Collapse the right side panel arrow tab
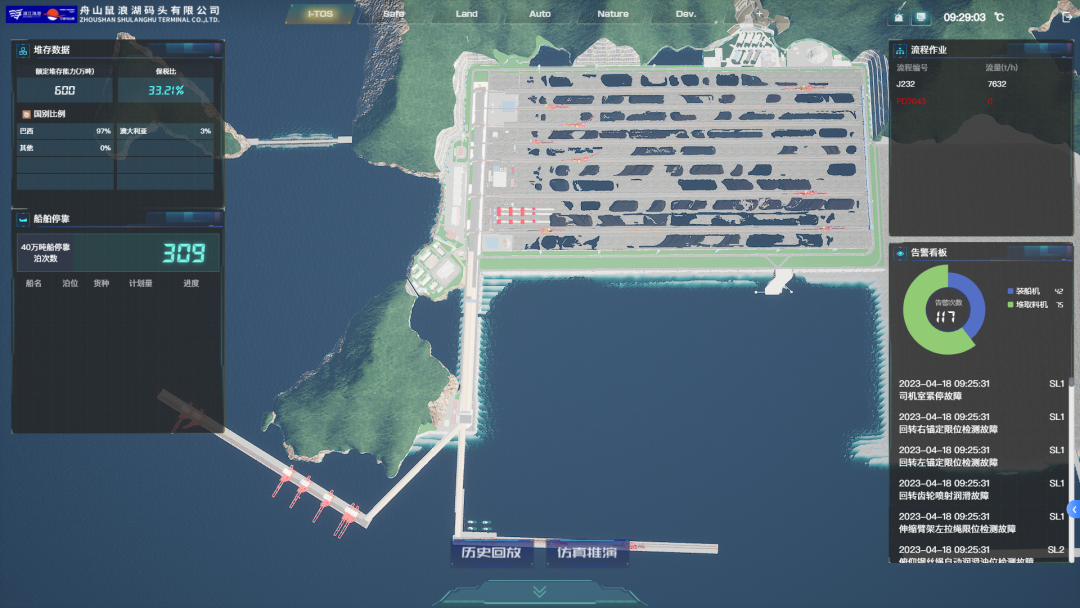This screenshot has width=1080, height=608. [1074, 509]
